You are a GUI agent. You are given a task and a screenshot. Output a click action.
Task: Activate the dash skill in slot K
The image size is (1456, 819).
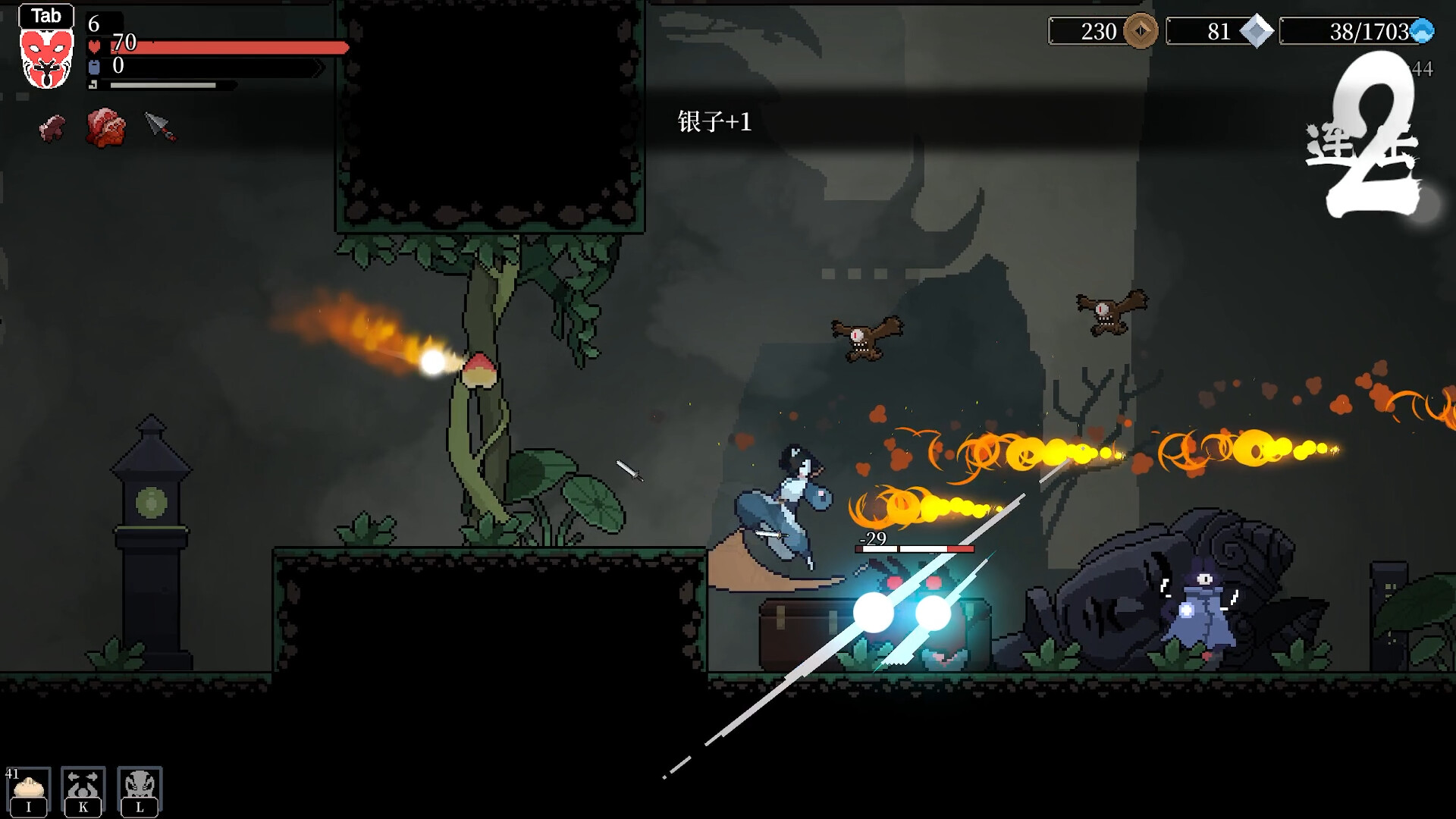82,783
